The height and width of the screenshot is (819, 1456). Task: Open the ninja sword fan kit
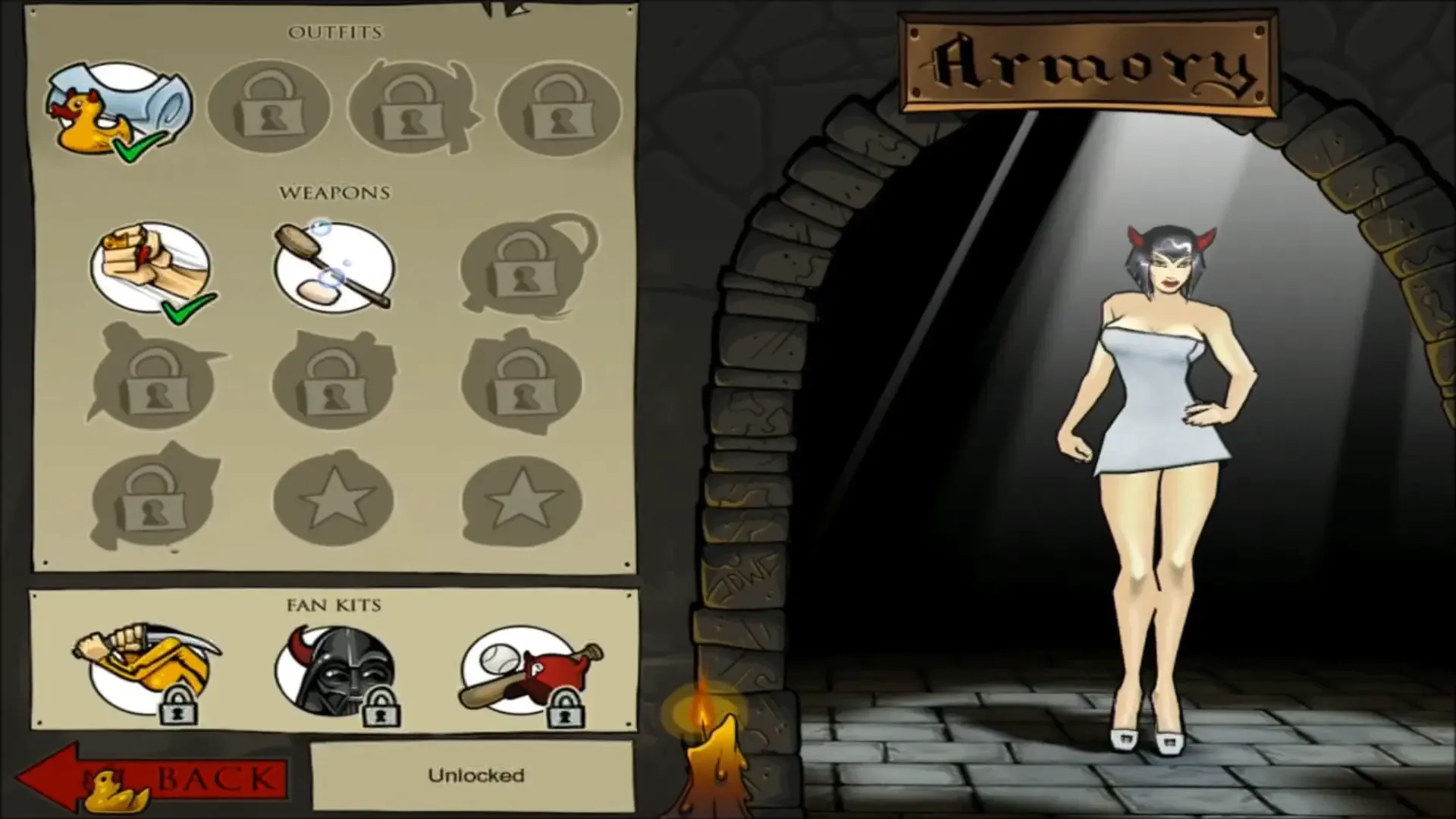point(148,664)
